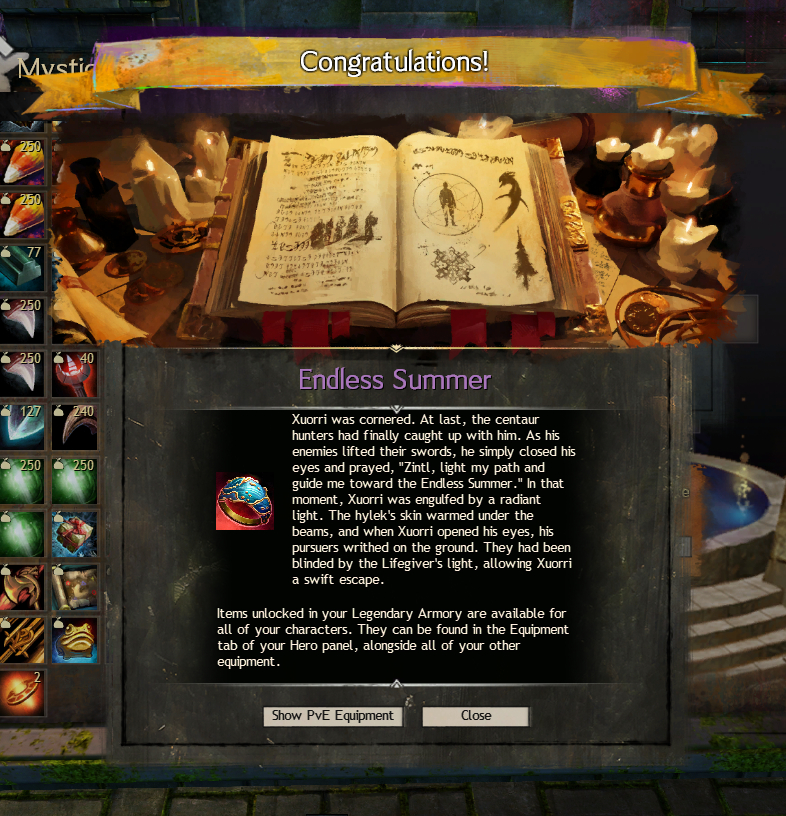
Task: Close the Congratulations dialog
Action: pyautogui.click(x=475, y=716)
